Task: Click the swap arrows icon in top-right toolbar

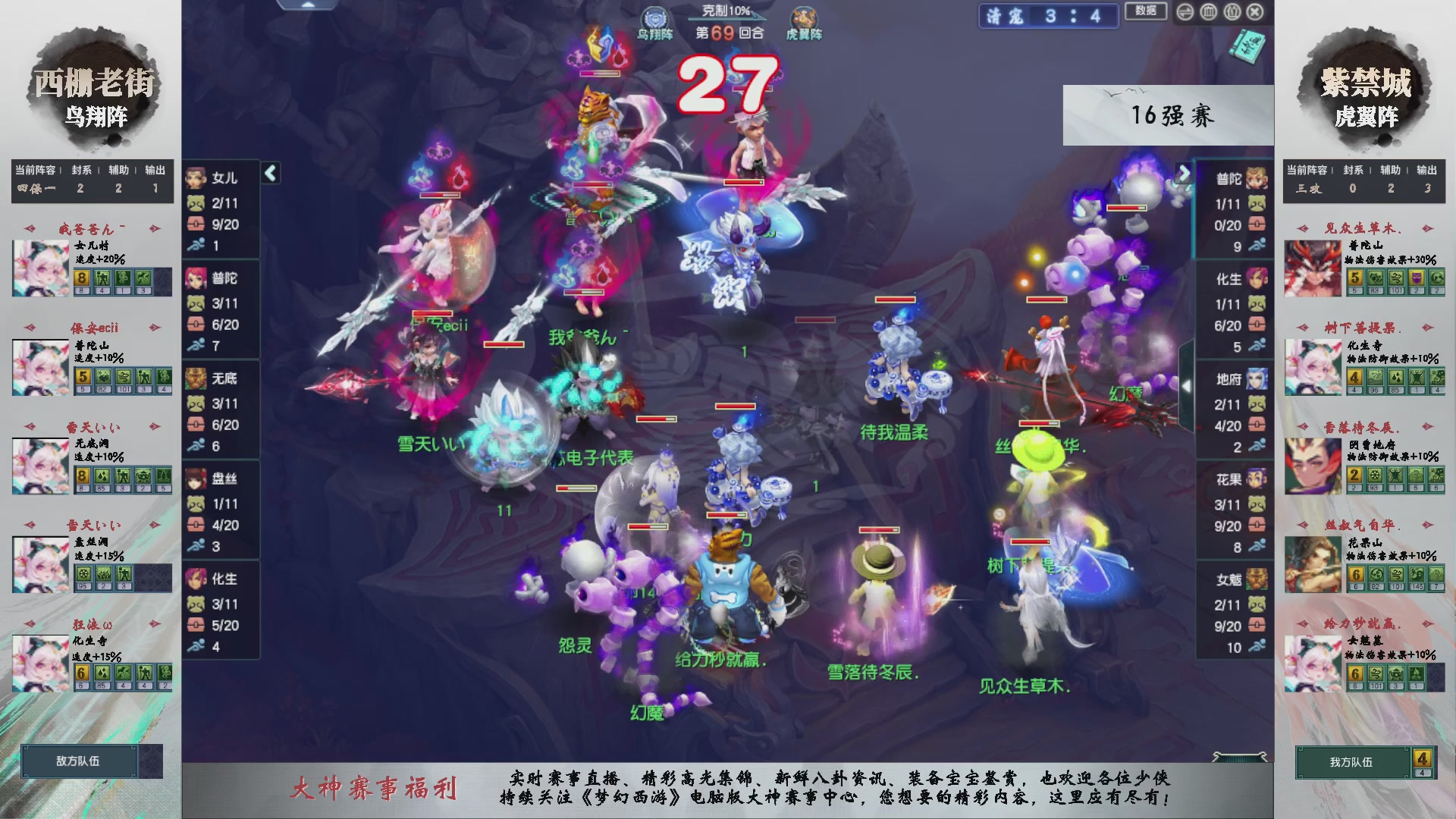Action: click(x=1185, y=12)
